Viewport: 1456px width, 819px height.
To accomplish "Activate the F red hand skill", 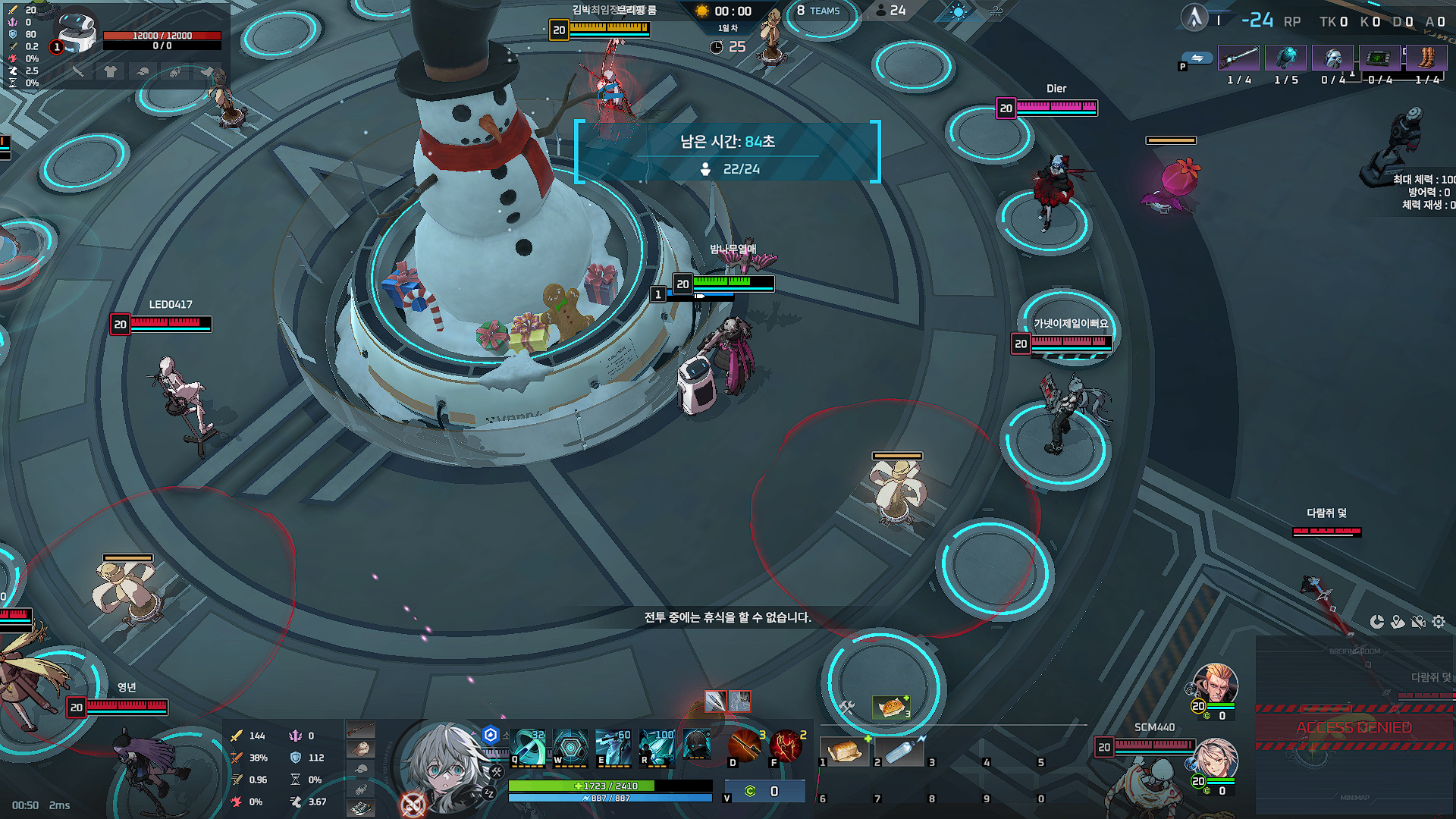I will (x=786, y=746).
